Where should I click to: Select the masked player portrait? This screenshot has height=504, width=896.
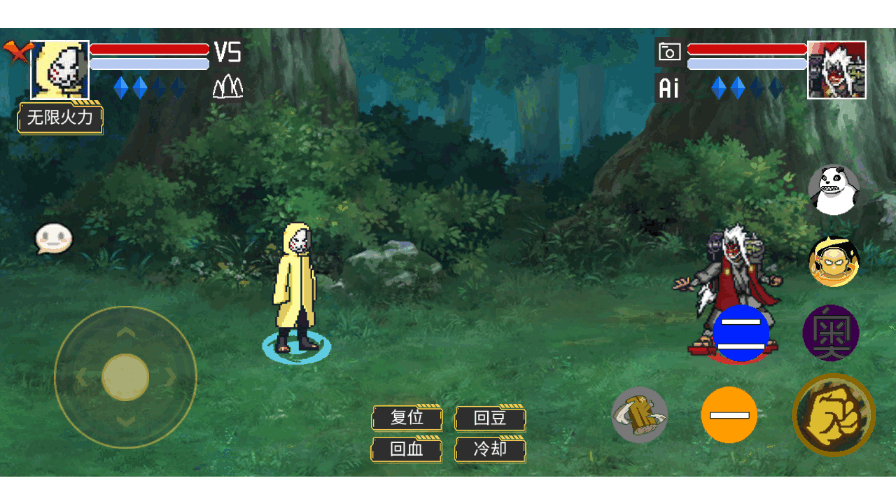coord(60,70)
